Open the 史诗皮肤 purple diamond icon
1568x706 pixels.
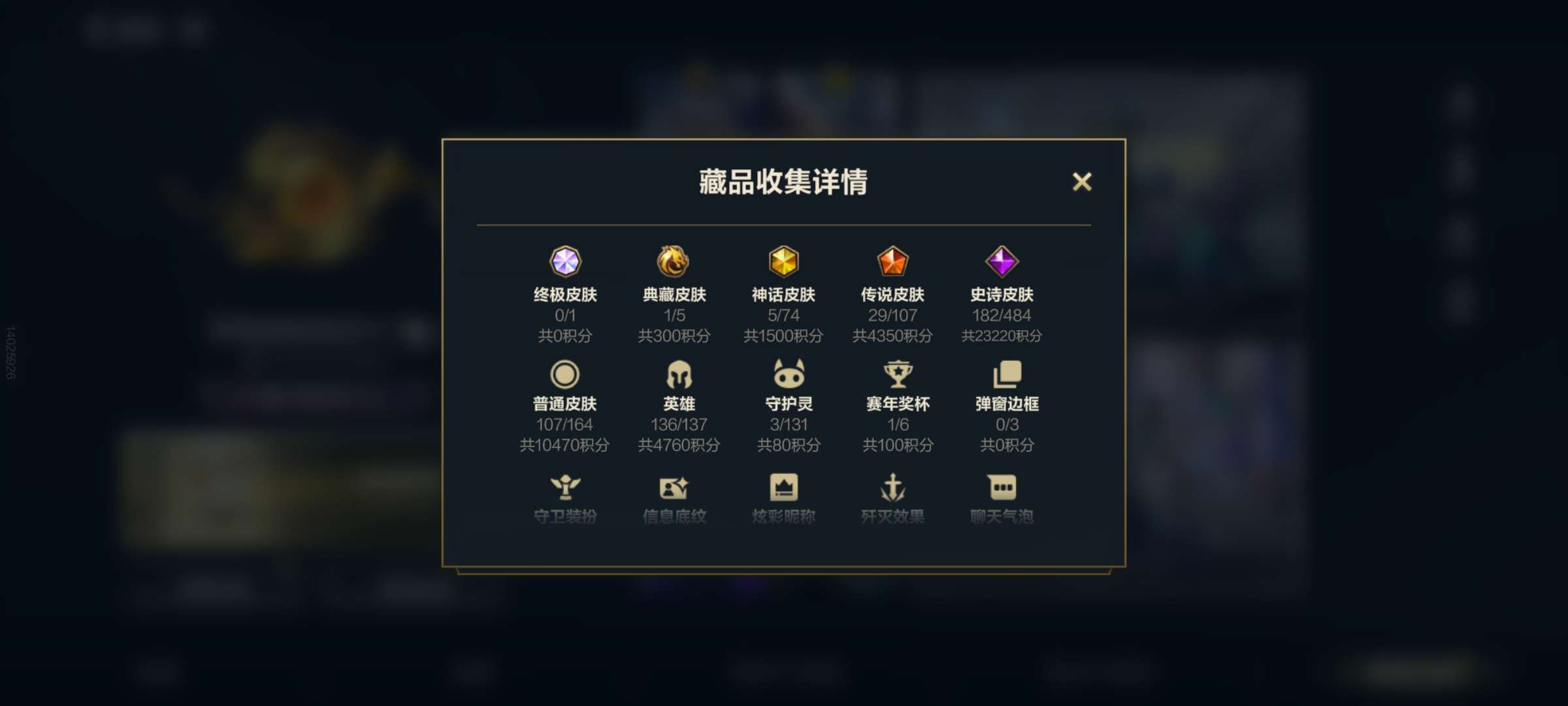(1002, 262)
